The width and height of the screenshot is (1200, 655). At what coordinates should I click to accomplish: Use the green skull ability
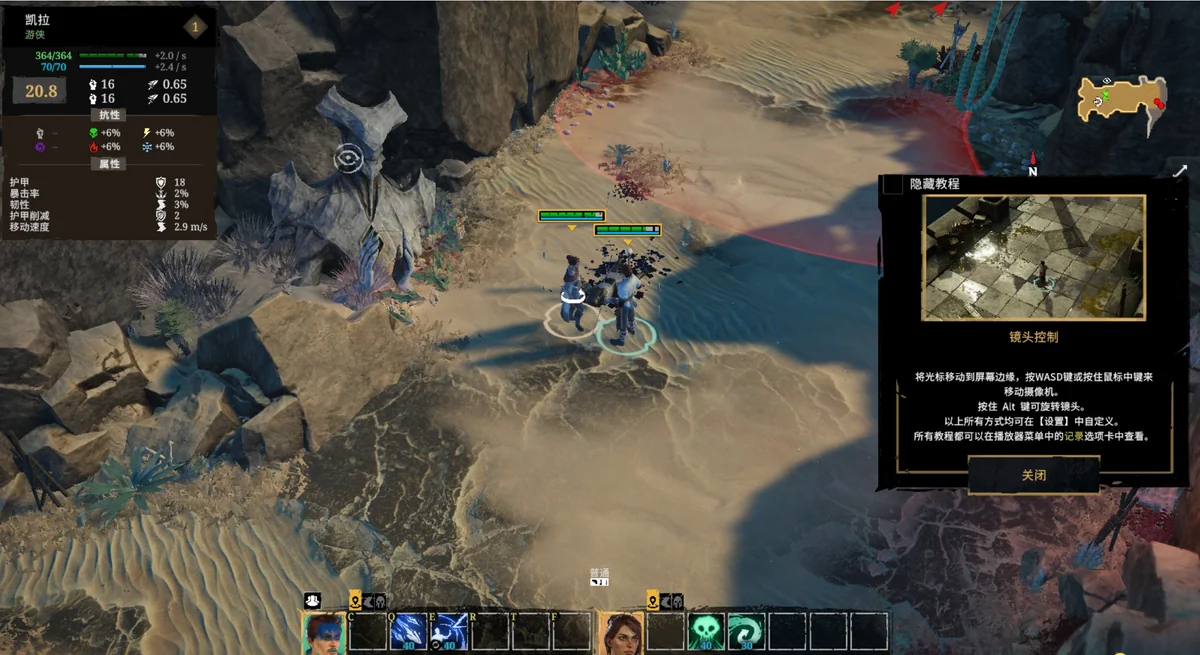(x=707, y=632)
